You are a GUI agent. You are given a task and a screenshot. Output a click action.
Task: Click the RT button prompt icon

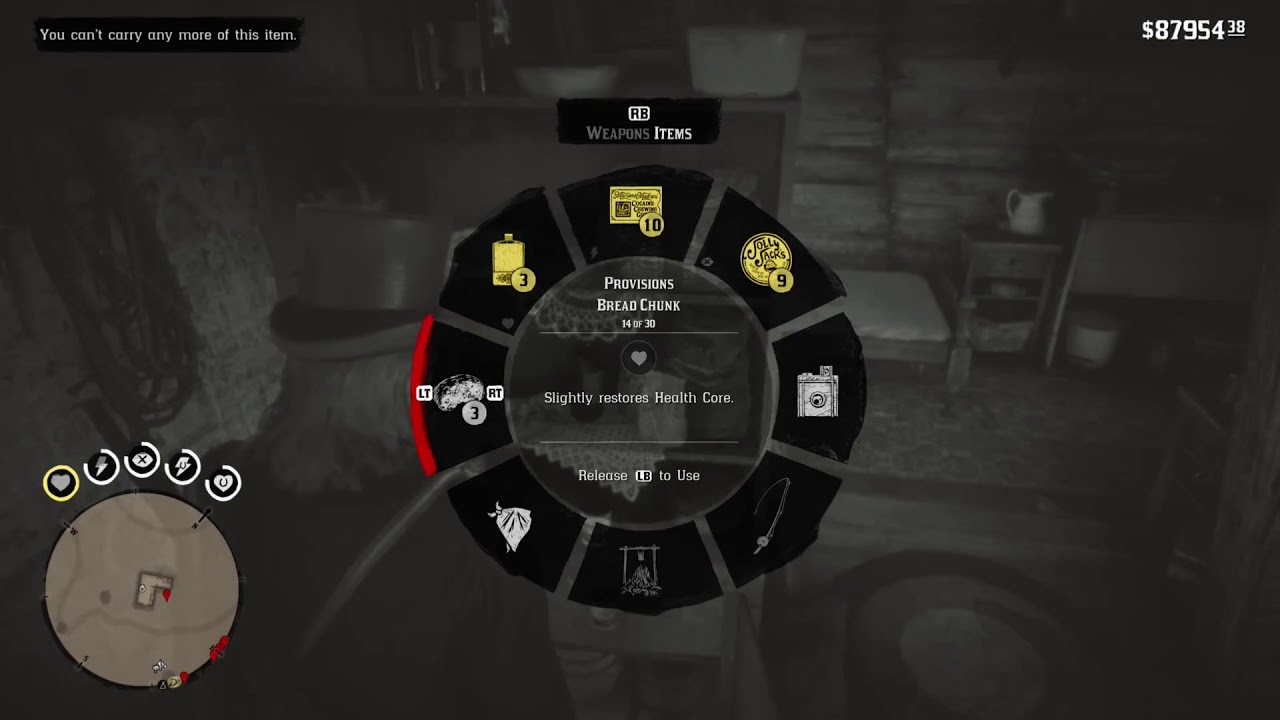pyautogui.click(x=494, y=393)
